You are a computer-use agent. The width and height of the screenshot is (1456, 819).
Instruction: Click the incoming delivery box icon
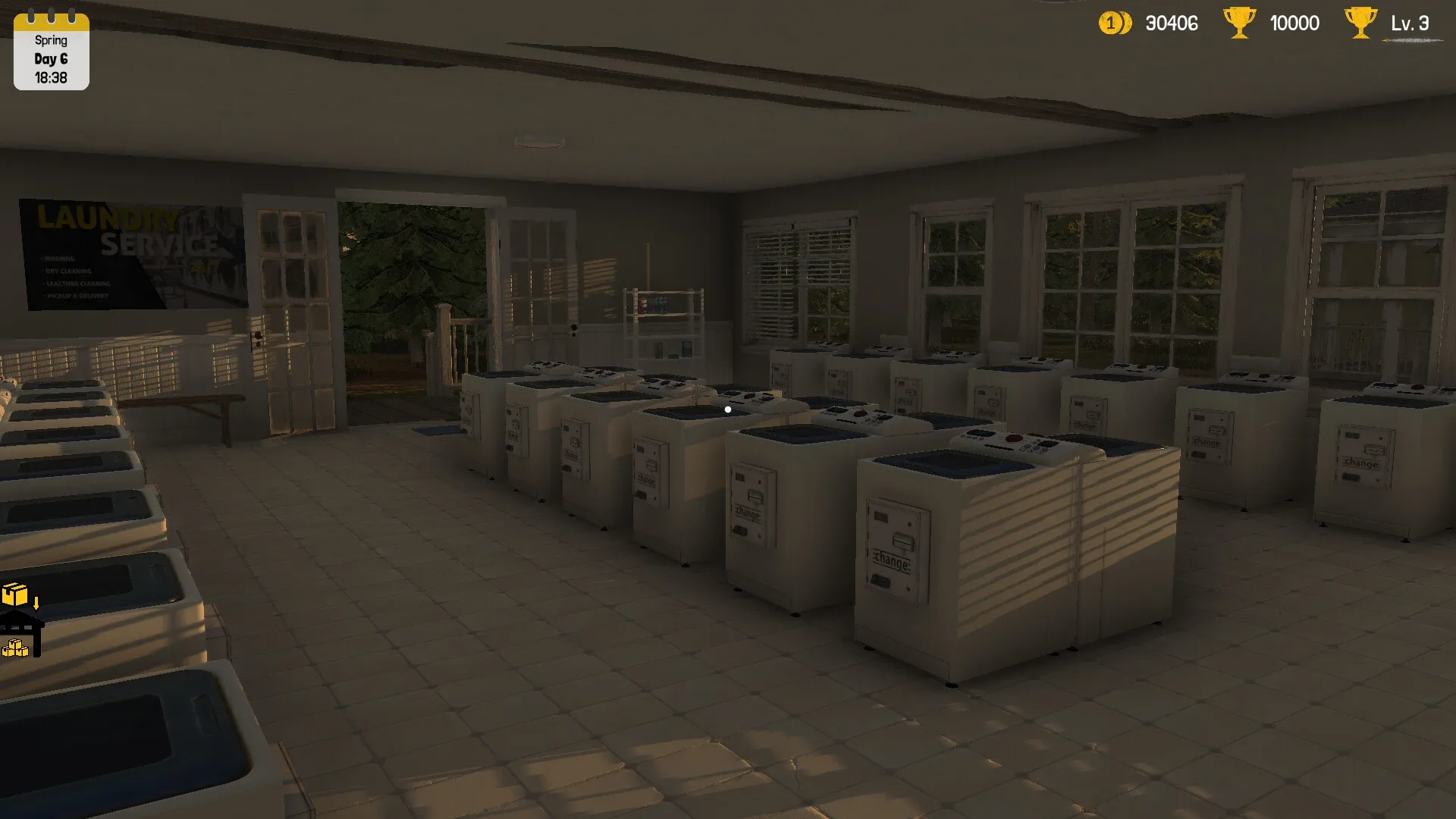(14, 594)
